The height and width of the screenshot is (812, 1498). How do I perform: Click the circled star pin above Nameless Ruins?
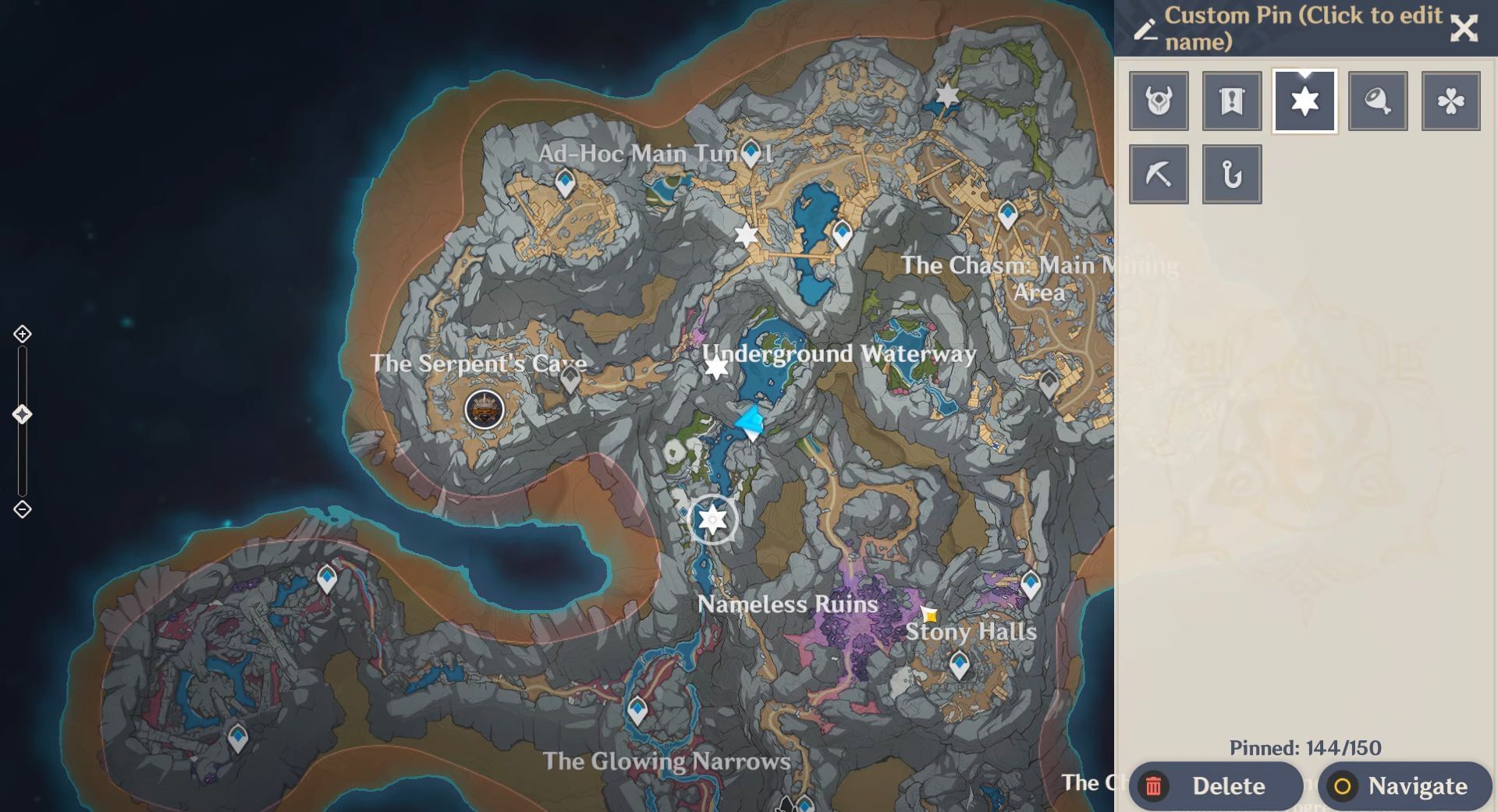click(711, 519)
